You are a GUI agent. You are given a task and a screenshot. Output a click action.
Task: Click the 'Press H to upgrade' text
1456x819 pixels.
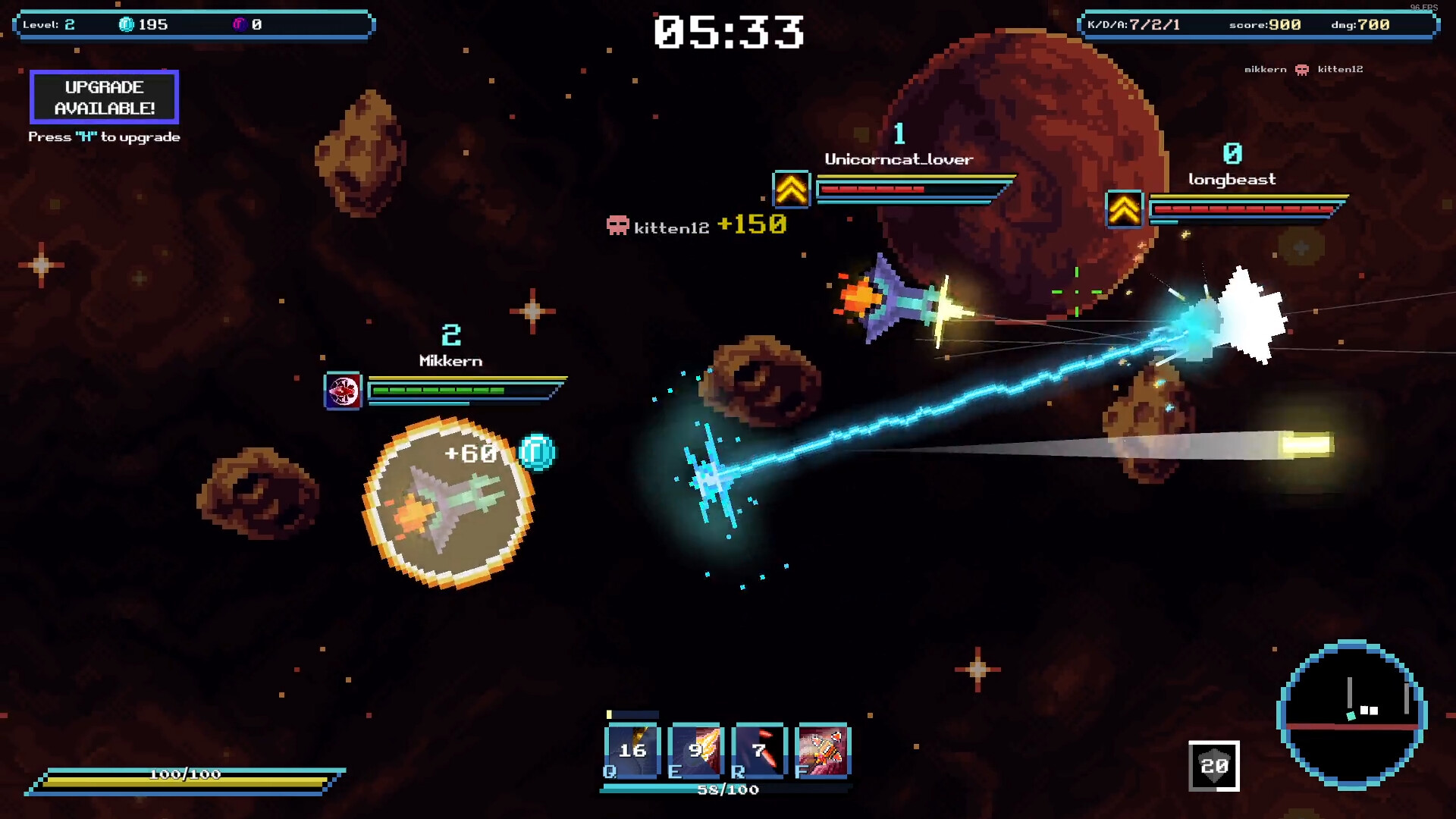coord(104,136)
